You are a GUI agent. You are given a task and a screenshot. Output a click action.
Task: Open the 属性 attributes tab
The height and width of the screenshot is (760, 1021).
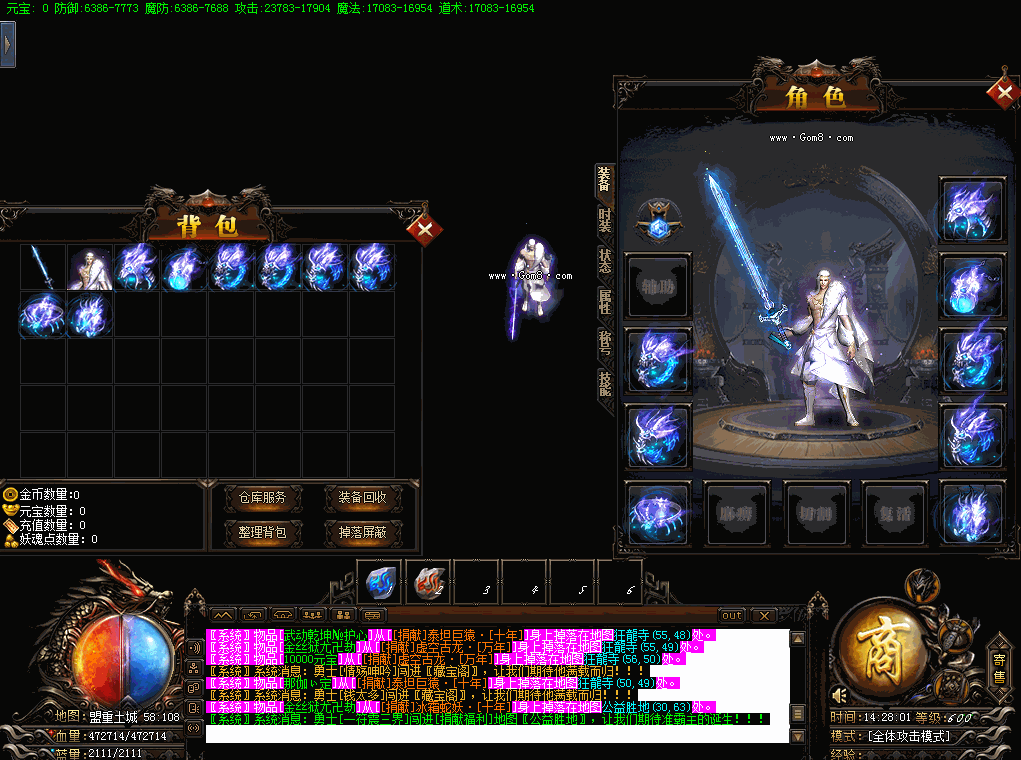605,302
